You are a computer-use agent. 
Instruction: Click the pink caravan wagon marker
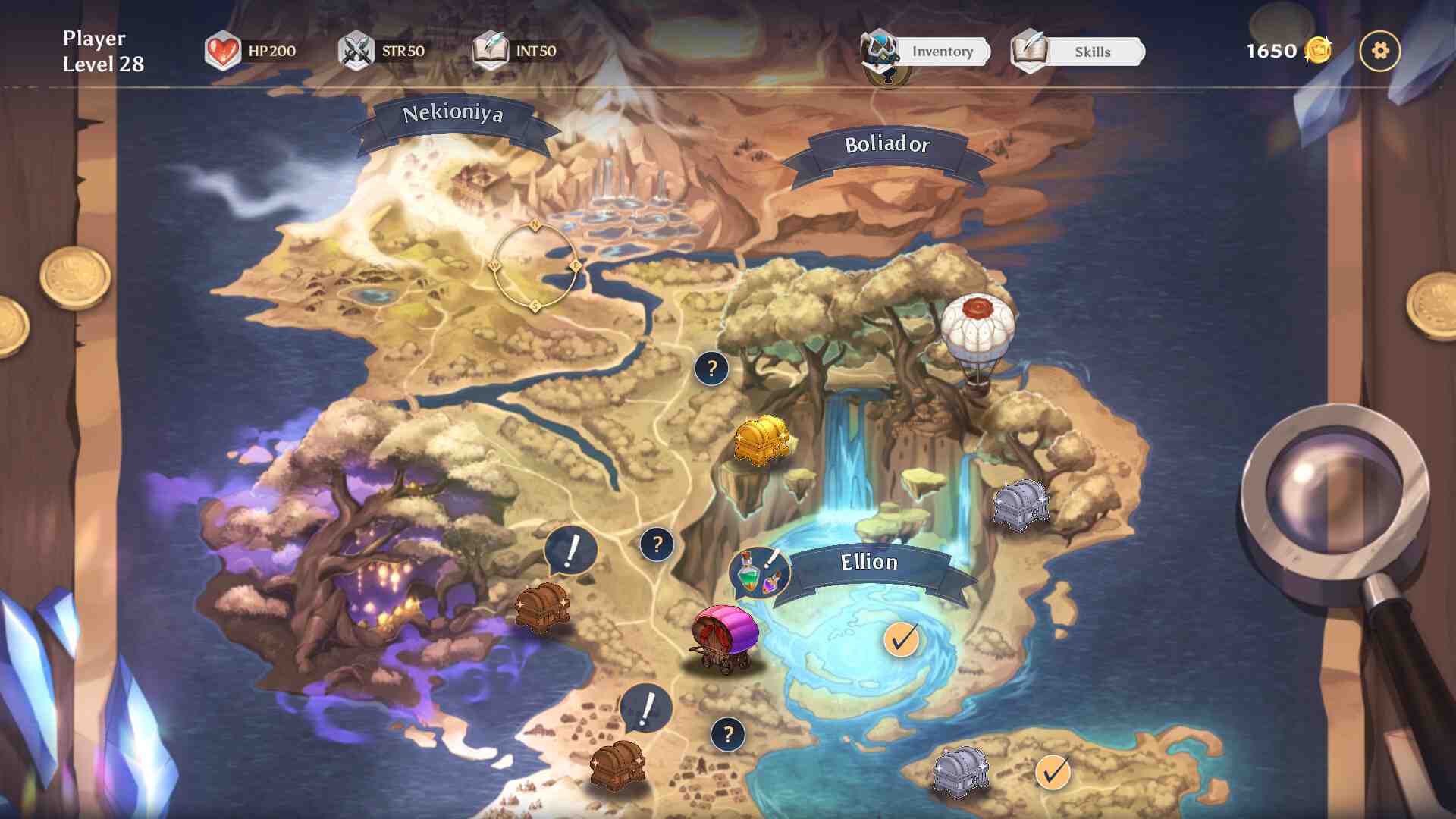click(x=724, y=637)
